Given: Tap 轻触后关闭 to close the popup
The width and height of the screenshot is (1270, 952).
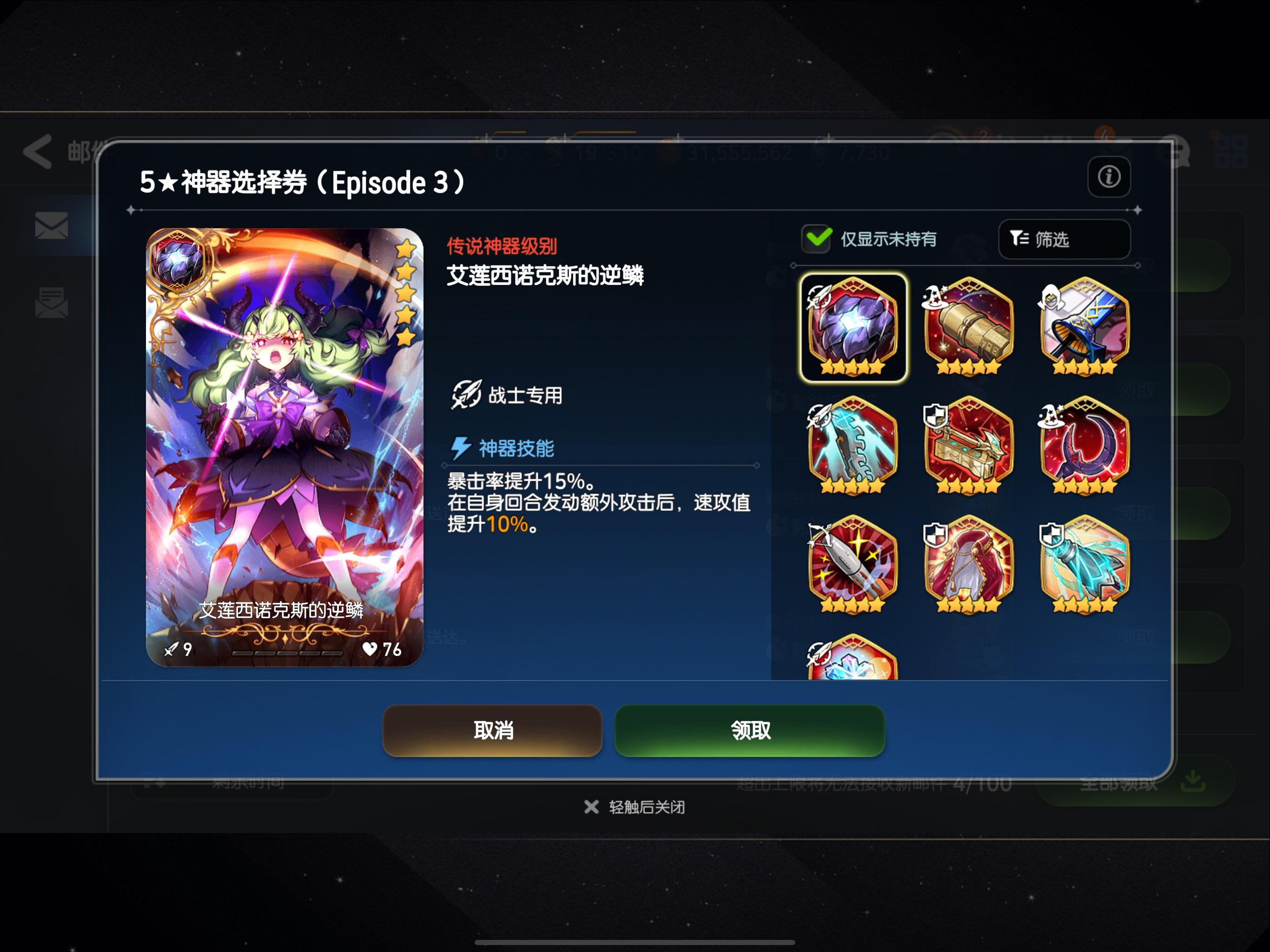Looking at the screenshot, I should coord(635,806).
